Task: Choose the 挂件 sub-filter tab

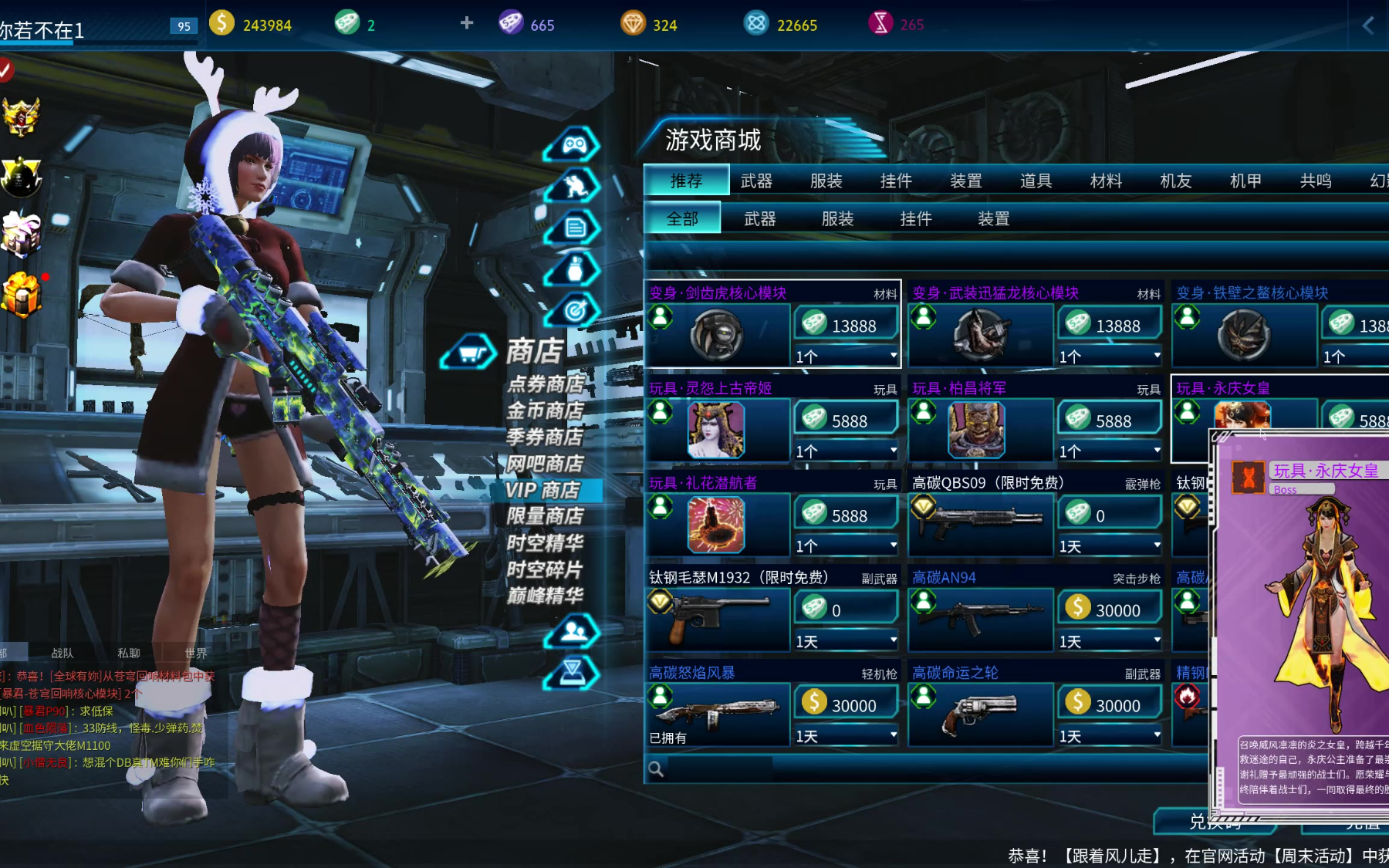Action: 915,219
